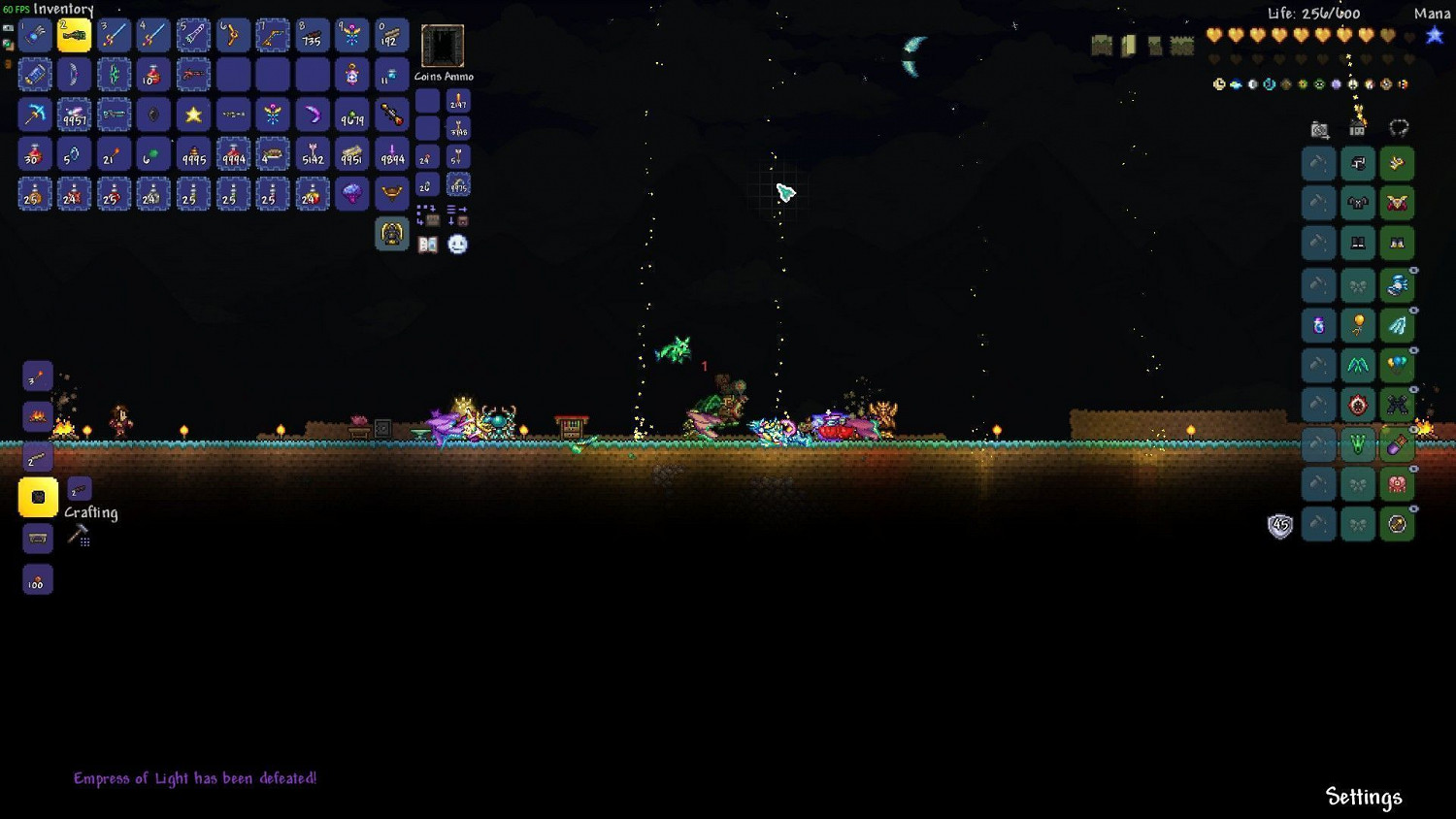
Task: Toggle visibility of the balloon bundle accessory
Action: tap(1413, 350)
